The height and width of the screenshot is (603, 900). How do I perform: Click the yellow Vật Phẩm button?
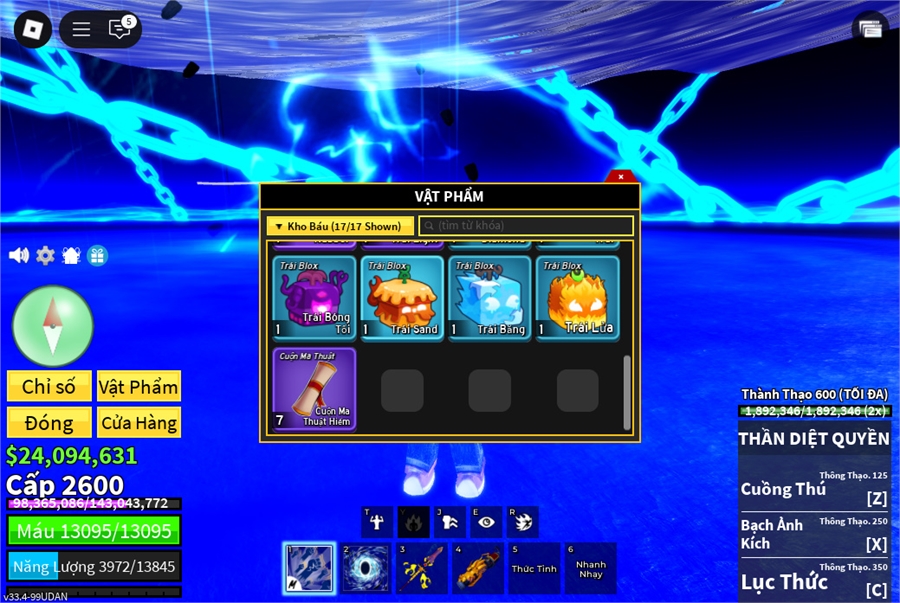click(x=139, y=387)
